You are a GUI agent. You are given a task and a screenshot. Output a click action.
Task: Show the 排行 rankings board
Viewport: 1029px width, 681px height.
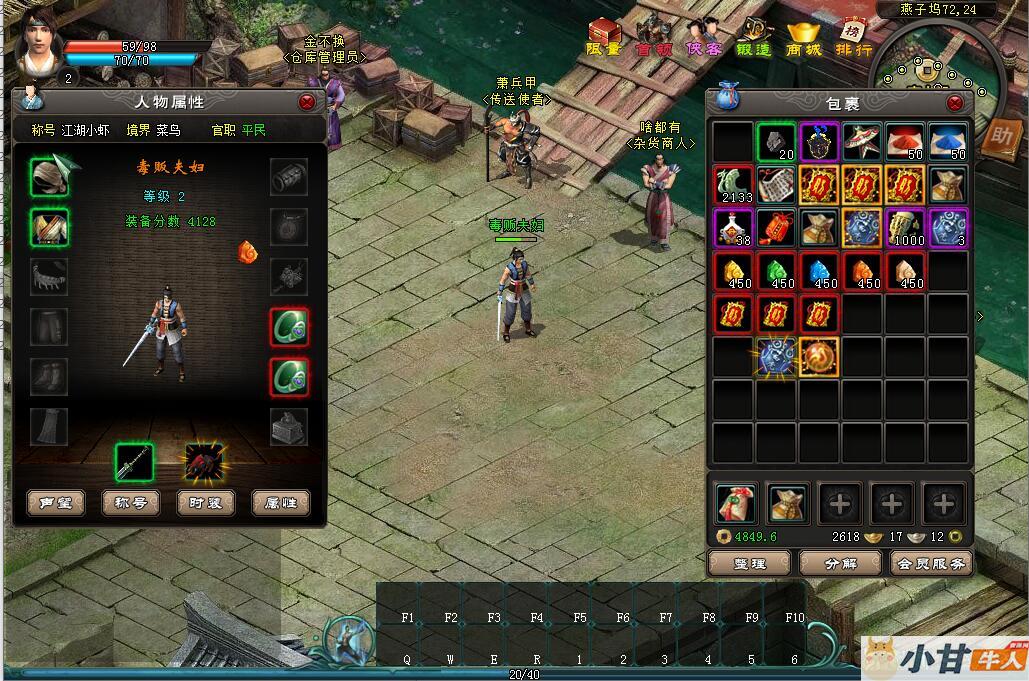(x=853, y=38)
